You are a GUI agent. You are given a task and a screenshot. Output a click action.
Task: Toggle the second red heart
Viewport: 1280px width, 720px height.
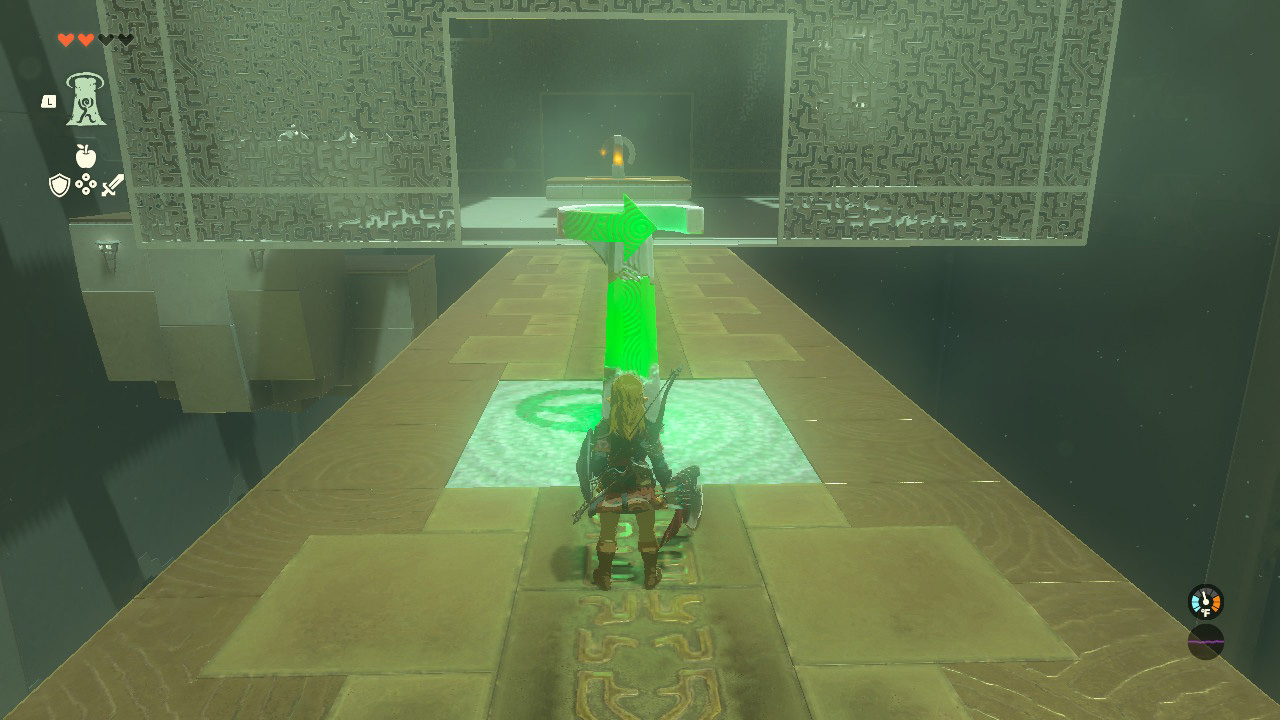point(86,40)
